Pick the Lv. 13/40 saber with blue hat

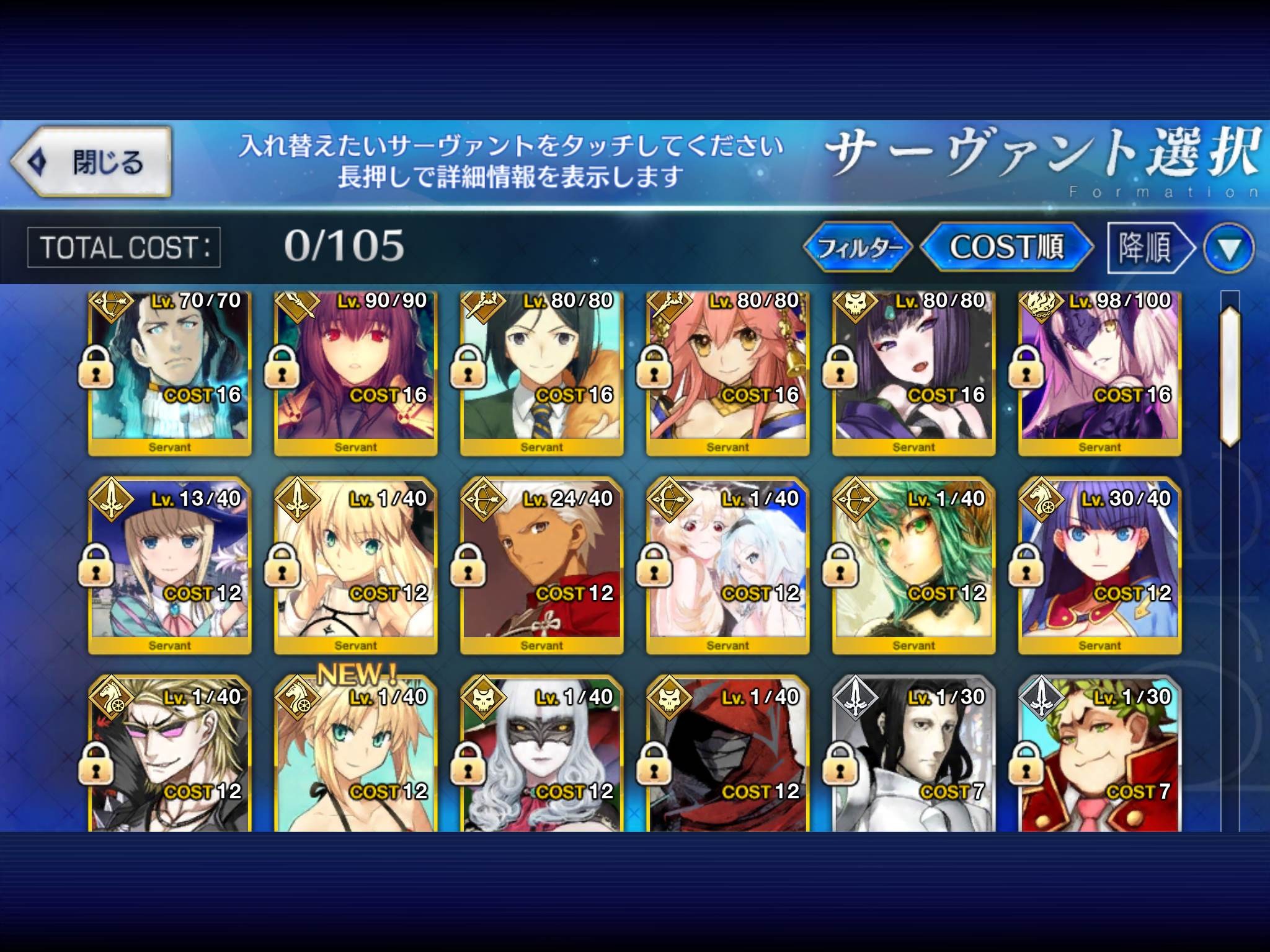pyautogui.click(x=169, y=565)
